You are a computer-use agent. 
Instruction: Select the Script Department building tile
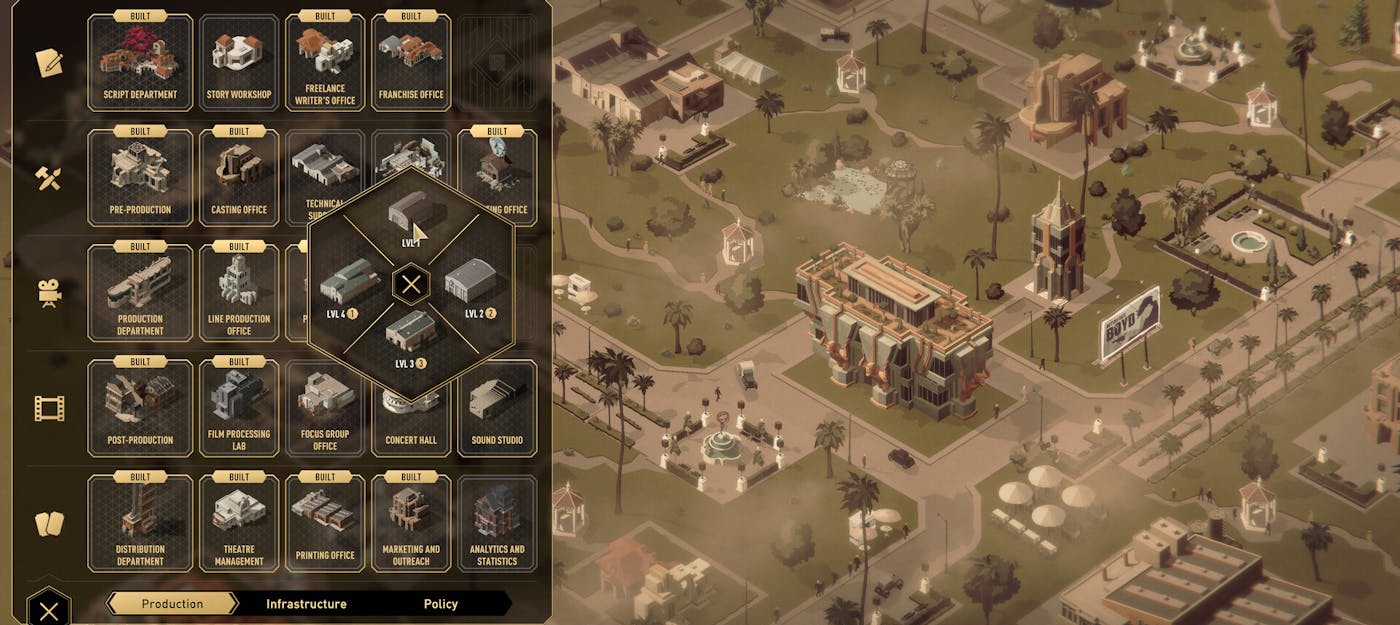click(x=140, y=62)
